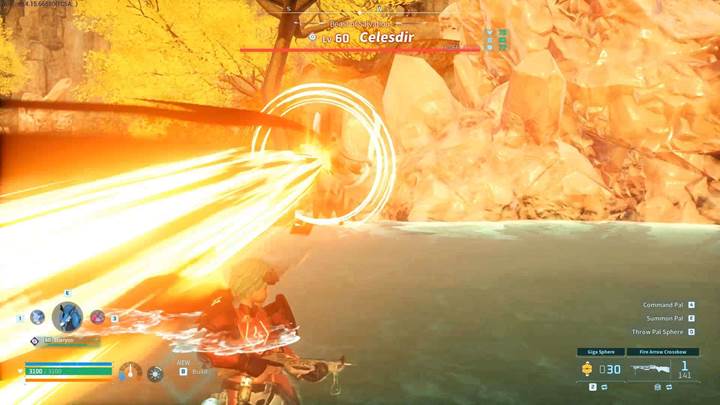Choose the pink Pal portrait in the party
The height and width of the screenshot is (405, 720).
click(x=97, y=317)
